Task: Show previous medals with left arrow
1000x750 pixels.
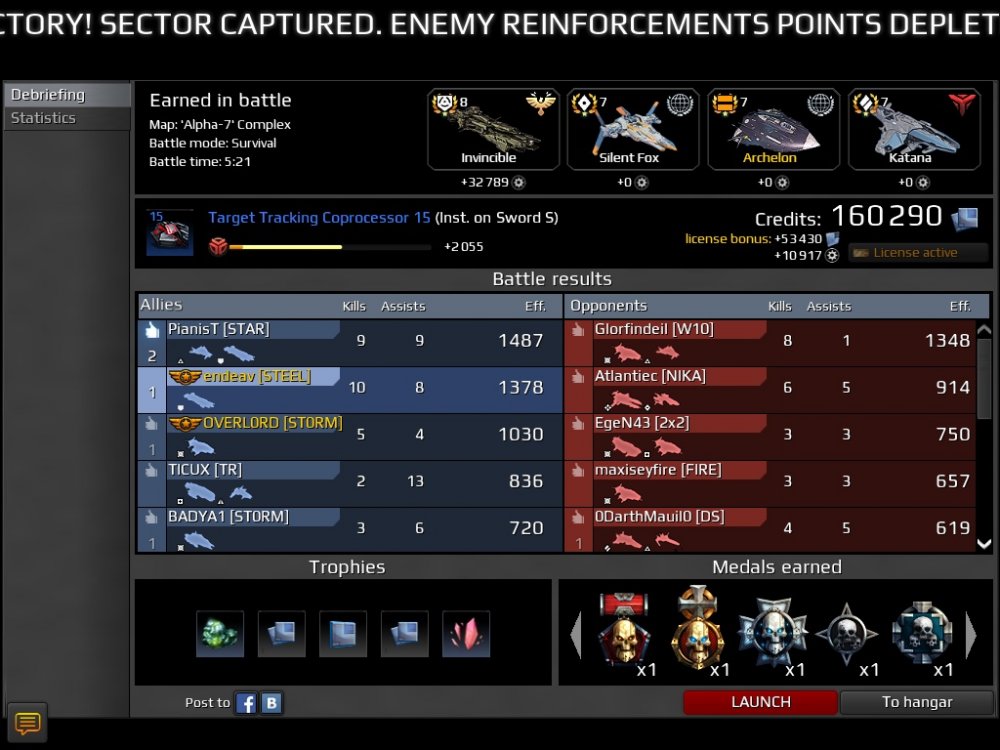Action: [x=575, y=636]
